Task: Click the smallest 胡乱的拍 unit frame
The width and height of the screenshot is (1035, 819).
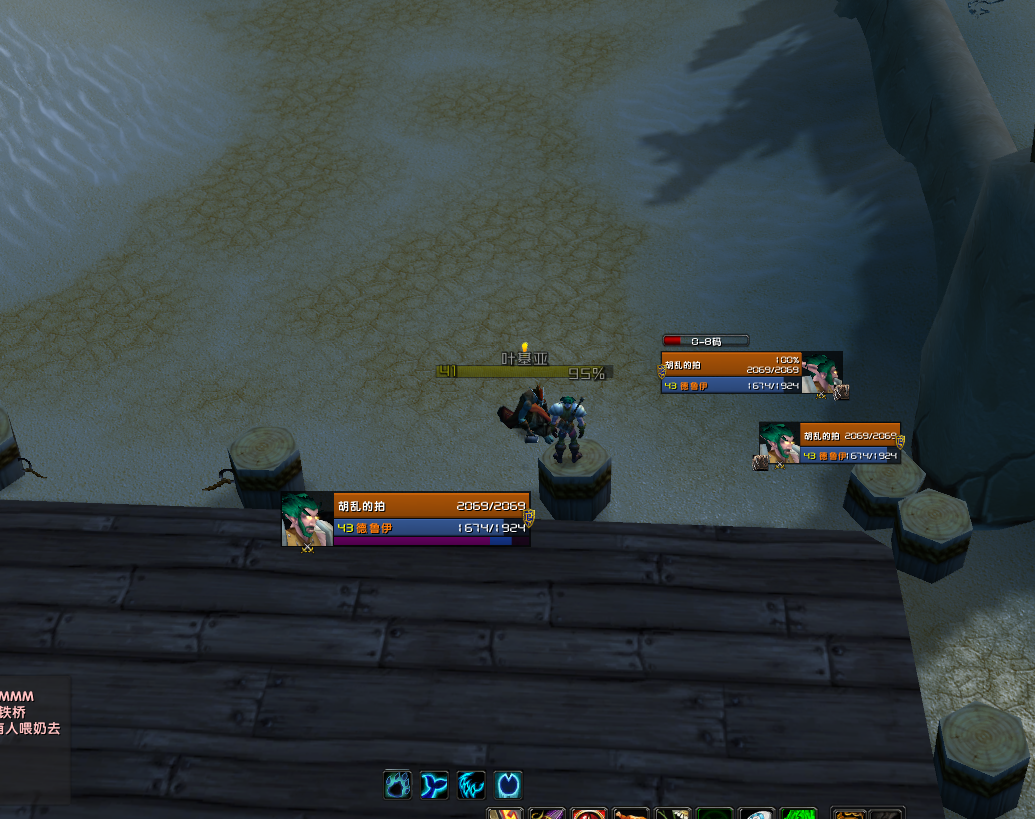Action: pos(830,443)
